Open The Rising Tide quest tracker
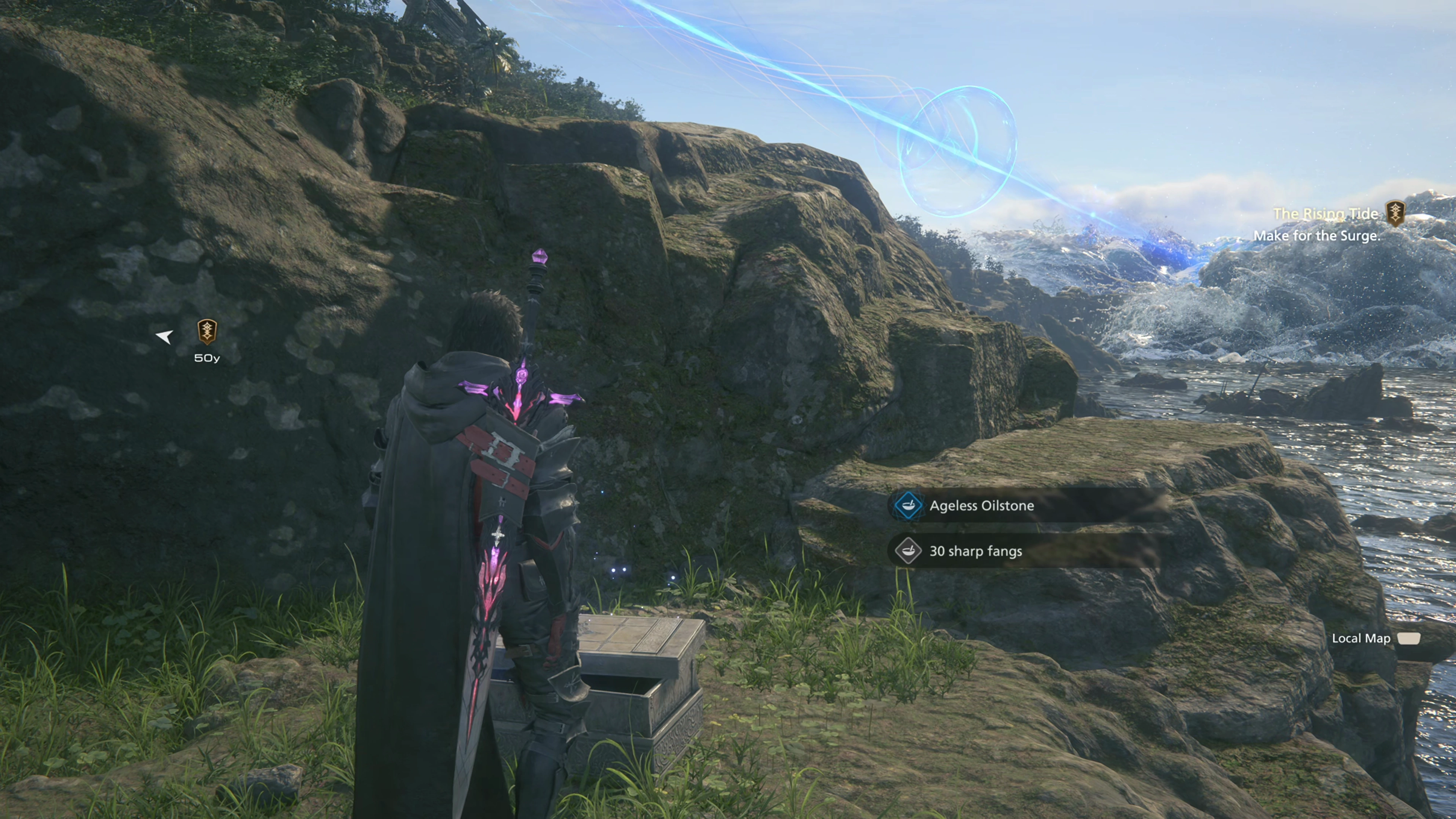Viewport: 1456px width, 819px height. [1326, 213]
